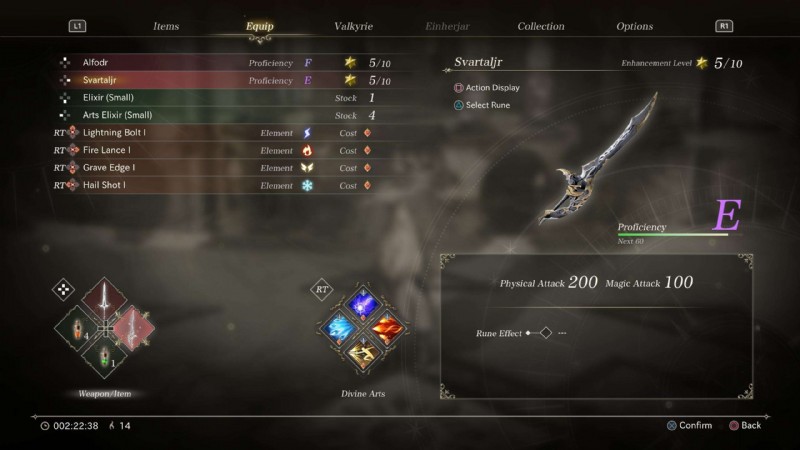Viewport: 800px width, 450px height.
Task: Select the bottom elixir slot in Weapon/Item
Action: [105, 356]
